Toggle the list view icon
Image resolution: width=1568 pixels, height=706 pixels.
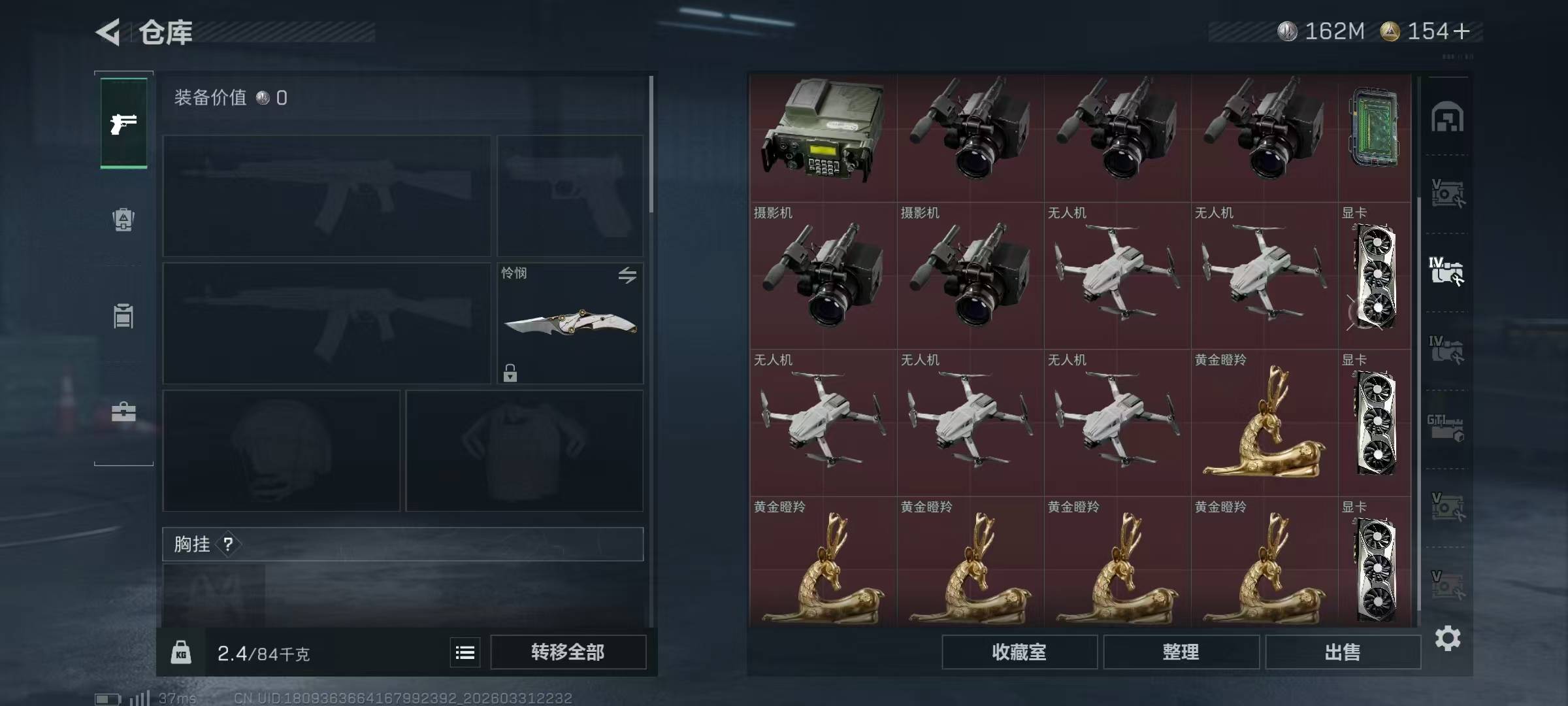pos(465,652)
